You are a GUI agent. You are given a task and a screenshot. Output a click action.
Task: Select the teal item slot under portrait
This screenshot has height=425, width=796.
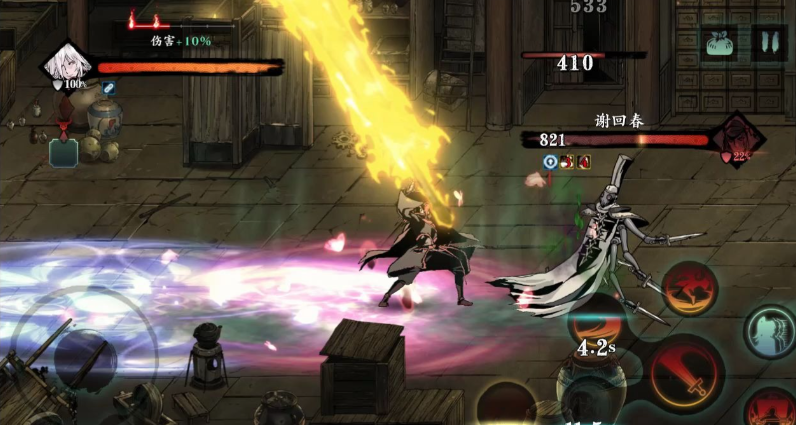click(x=64, y=153)
